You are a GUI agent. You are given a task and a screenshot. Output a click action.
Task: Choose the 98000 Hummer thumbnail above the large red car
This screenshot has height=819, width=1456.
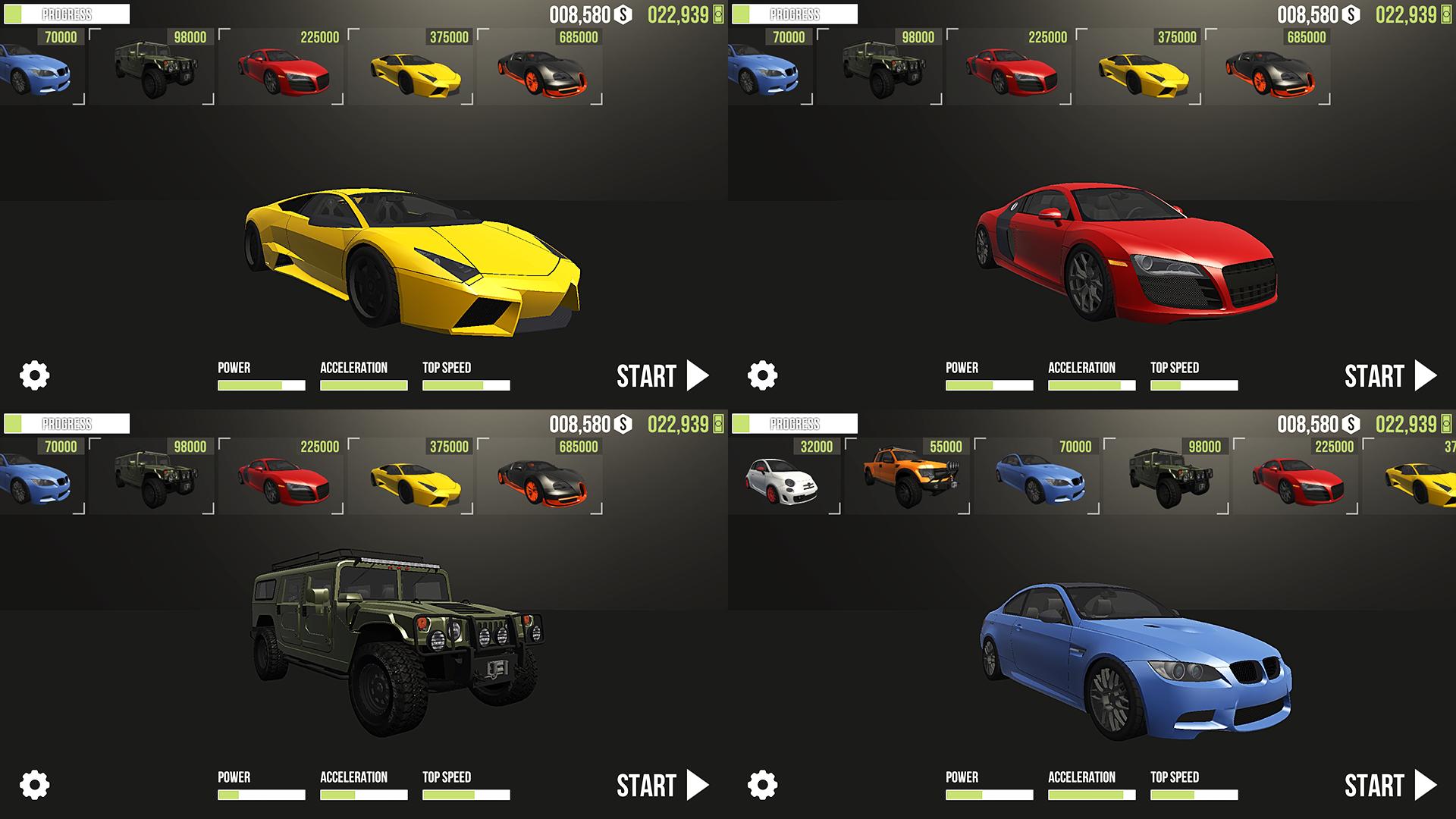pos(881,68)
